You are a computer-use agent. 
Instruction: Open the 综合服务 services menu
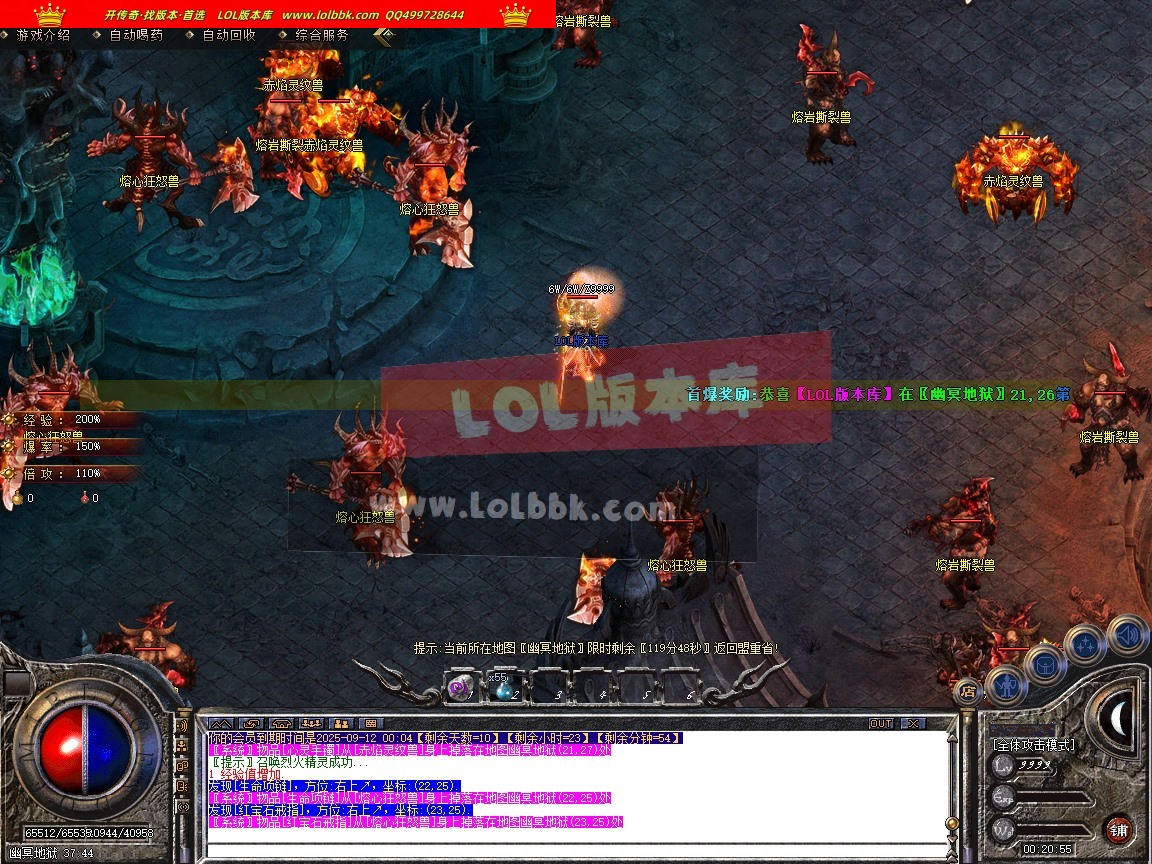click(x=322, y=35)
